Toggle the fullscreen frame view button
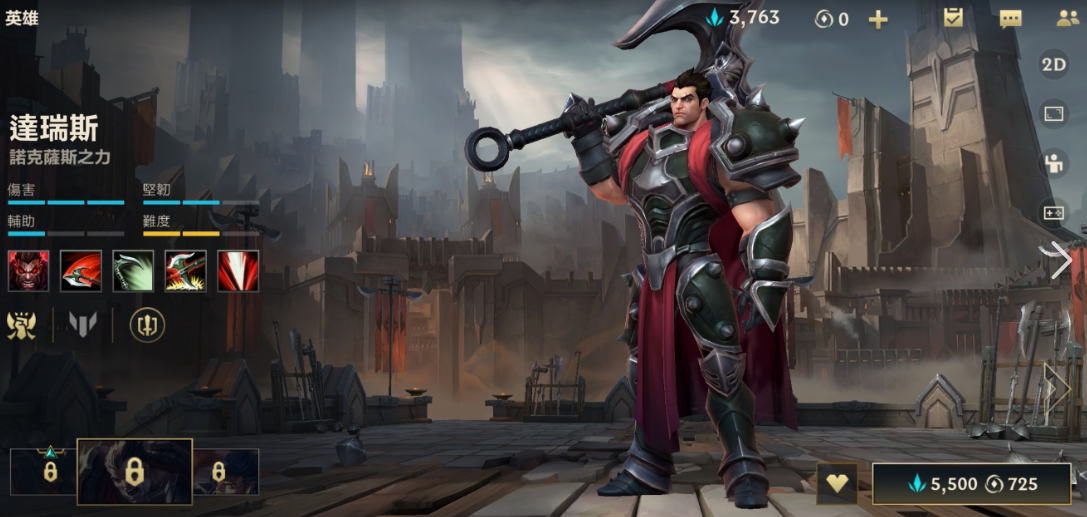The height and width of the screenshot is (517, 1087). pyautogui.click(x=1054, y=113)
